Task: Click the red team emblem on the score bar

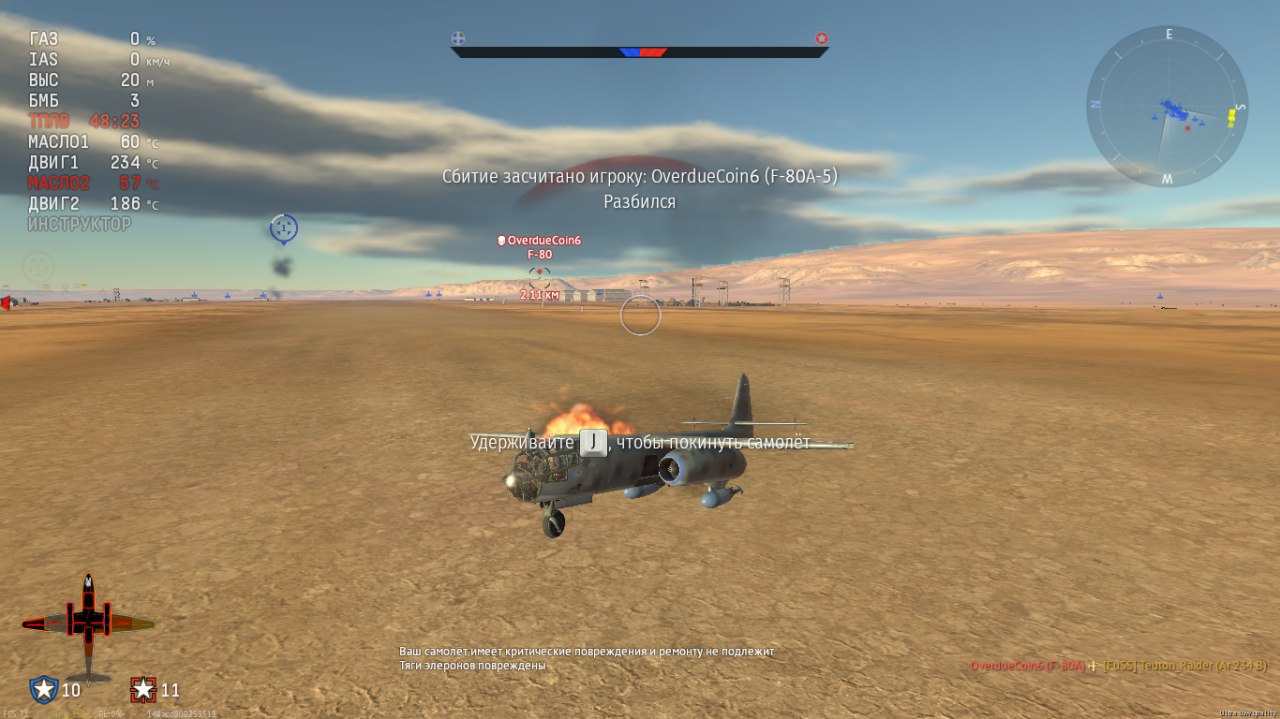Action: pyautogui.click(x=821, y=39)
